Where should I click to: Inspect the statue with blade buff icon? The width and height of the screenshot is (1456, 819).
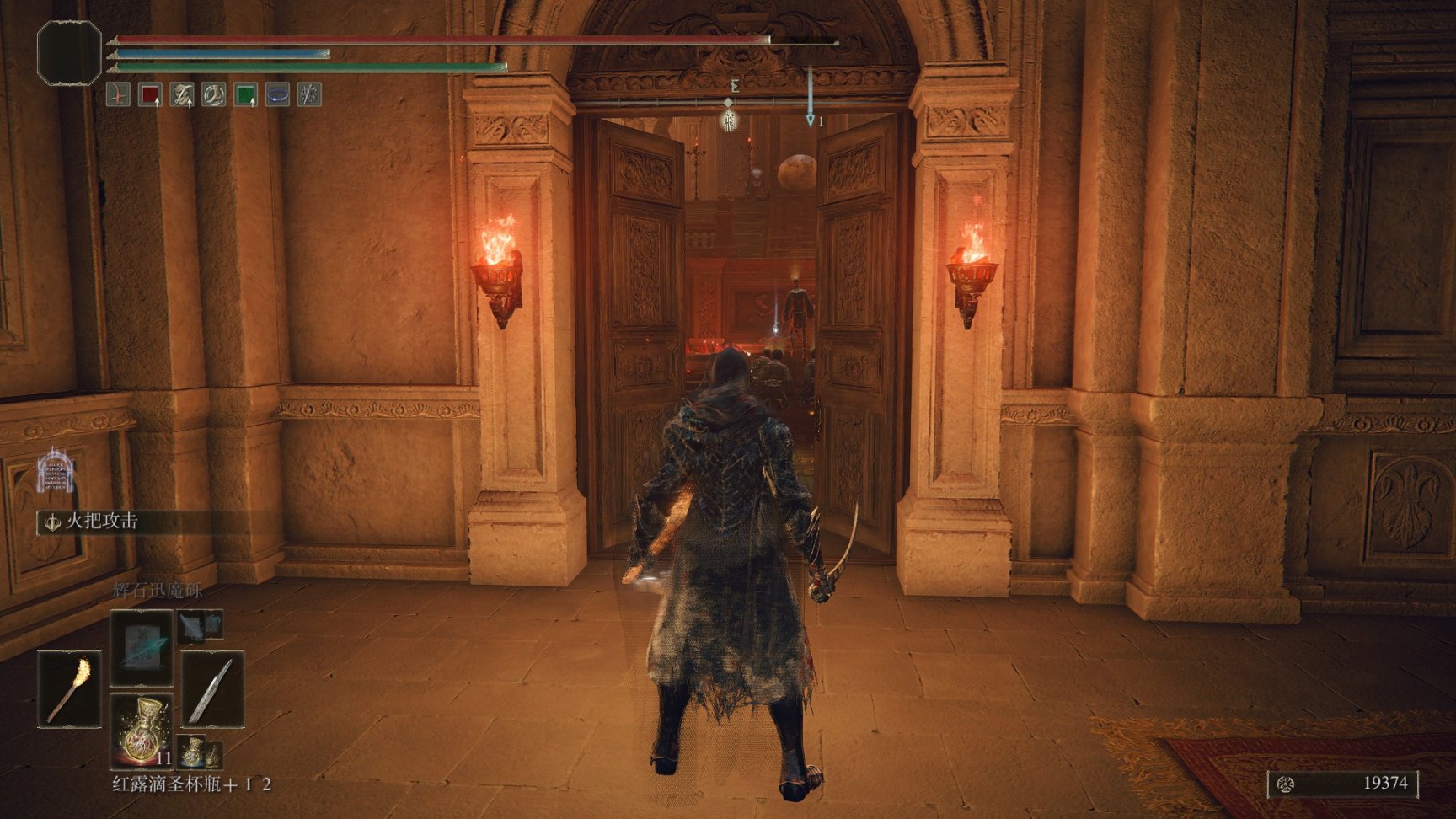[182, 95]
